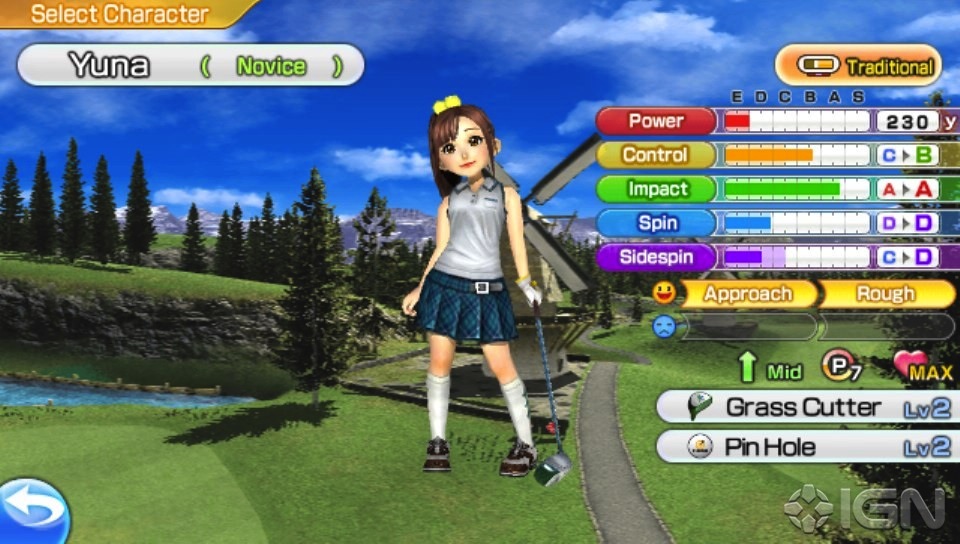Click the Approach strength label
960x544 pixels.
747,294
